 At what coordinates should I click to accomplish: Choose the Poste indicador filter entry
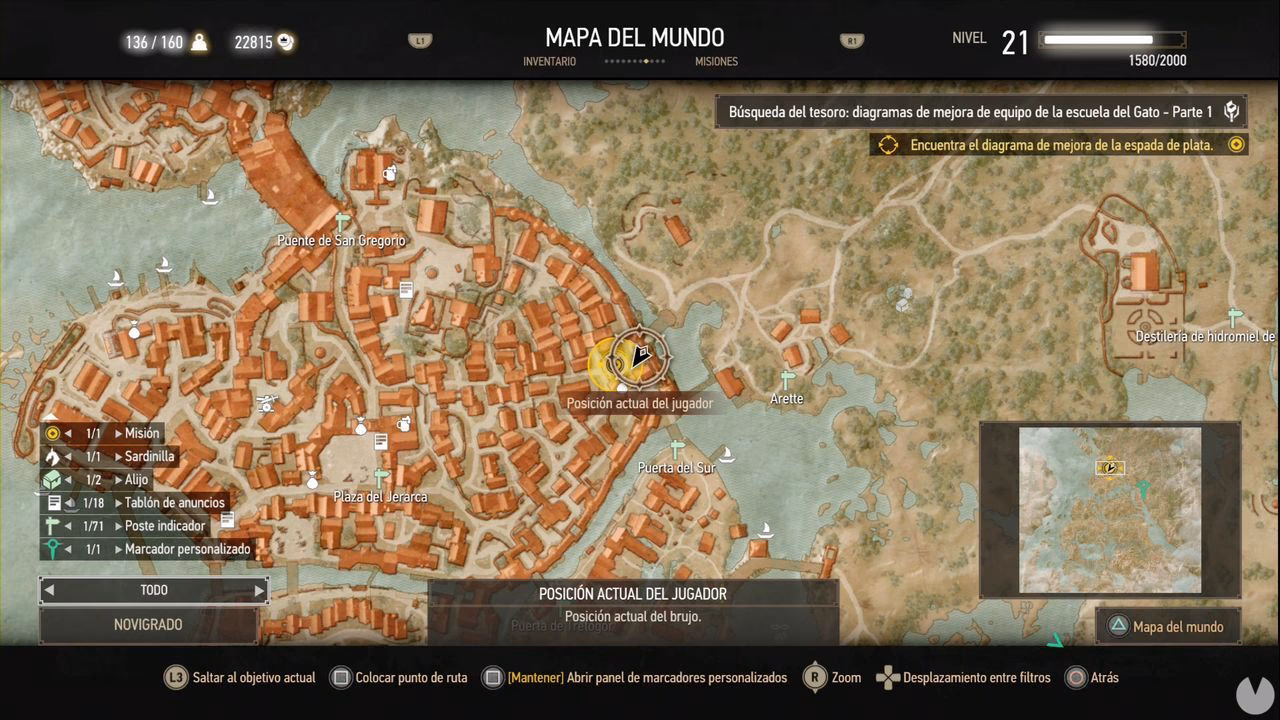pyautogui.click(x=165, y=526)
